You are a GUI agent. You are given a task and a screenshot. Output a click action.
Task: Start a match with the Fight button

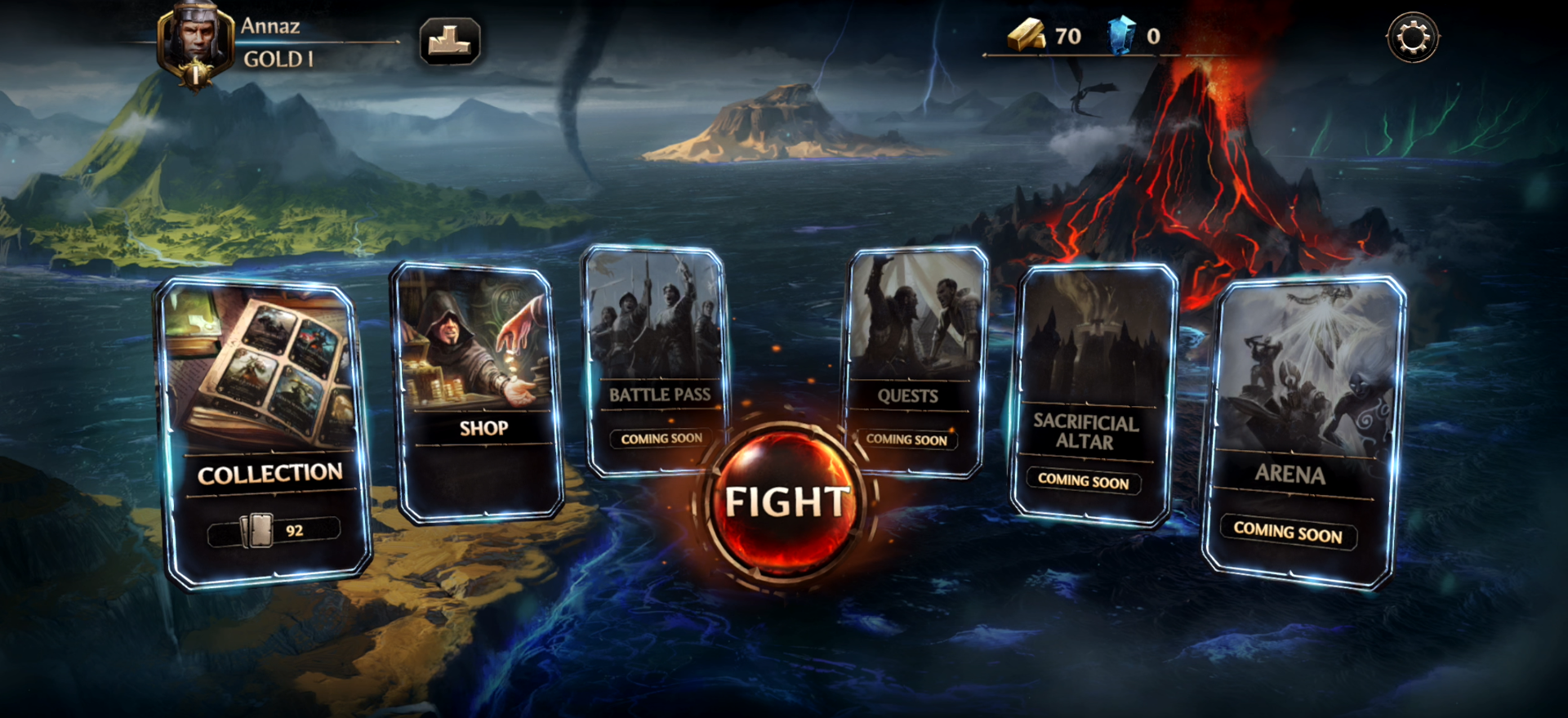click(786, 502)
